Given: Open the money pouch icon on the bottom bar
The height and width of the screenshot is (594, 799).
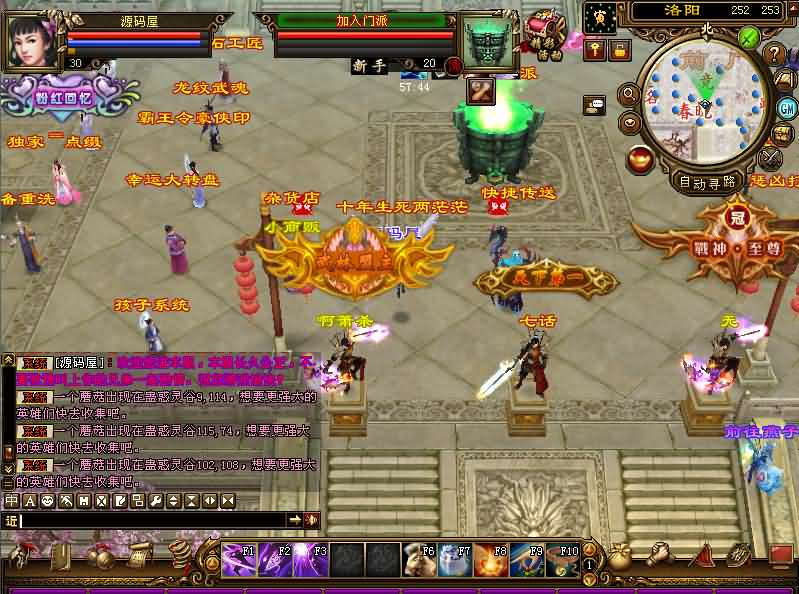Looking at the screenshot, I should 619,558.
